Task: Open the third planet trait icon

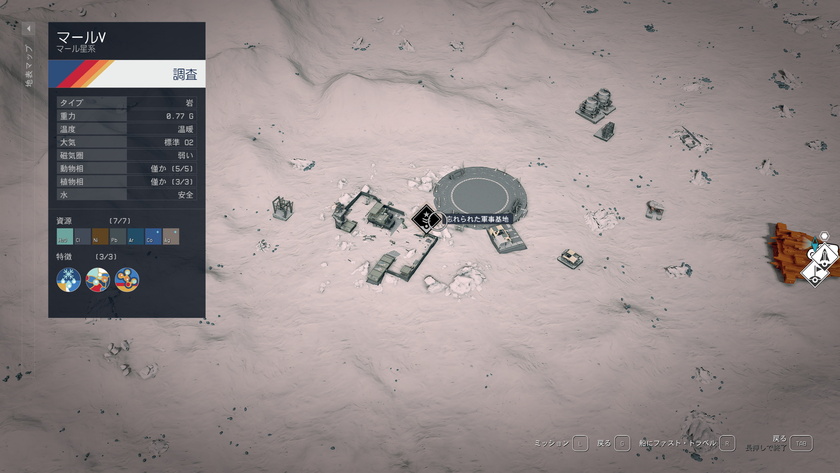Action: [127, 279]
